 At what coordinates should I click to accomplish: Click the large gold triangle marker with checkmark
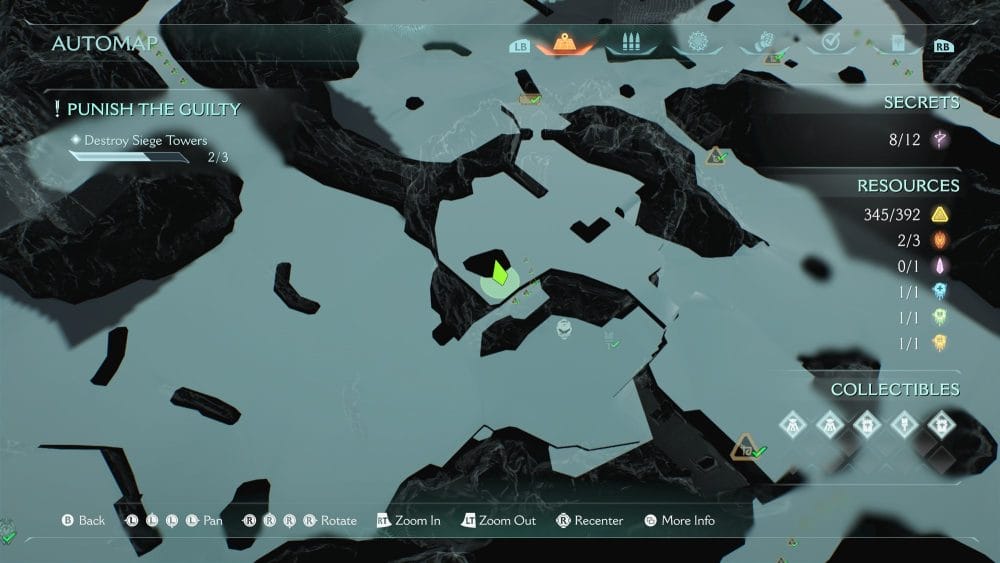745,448
